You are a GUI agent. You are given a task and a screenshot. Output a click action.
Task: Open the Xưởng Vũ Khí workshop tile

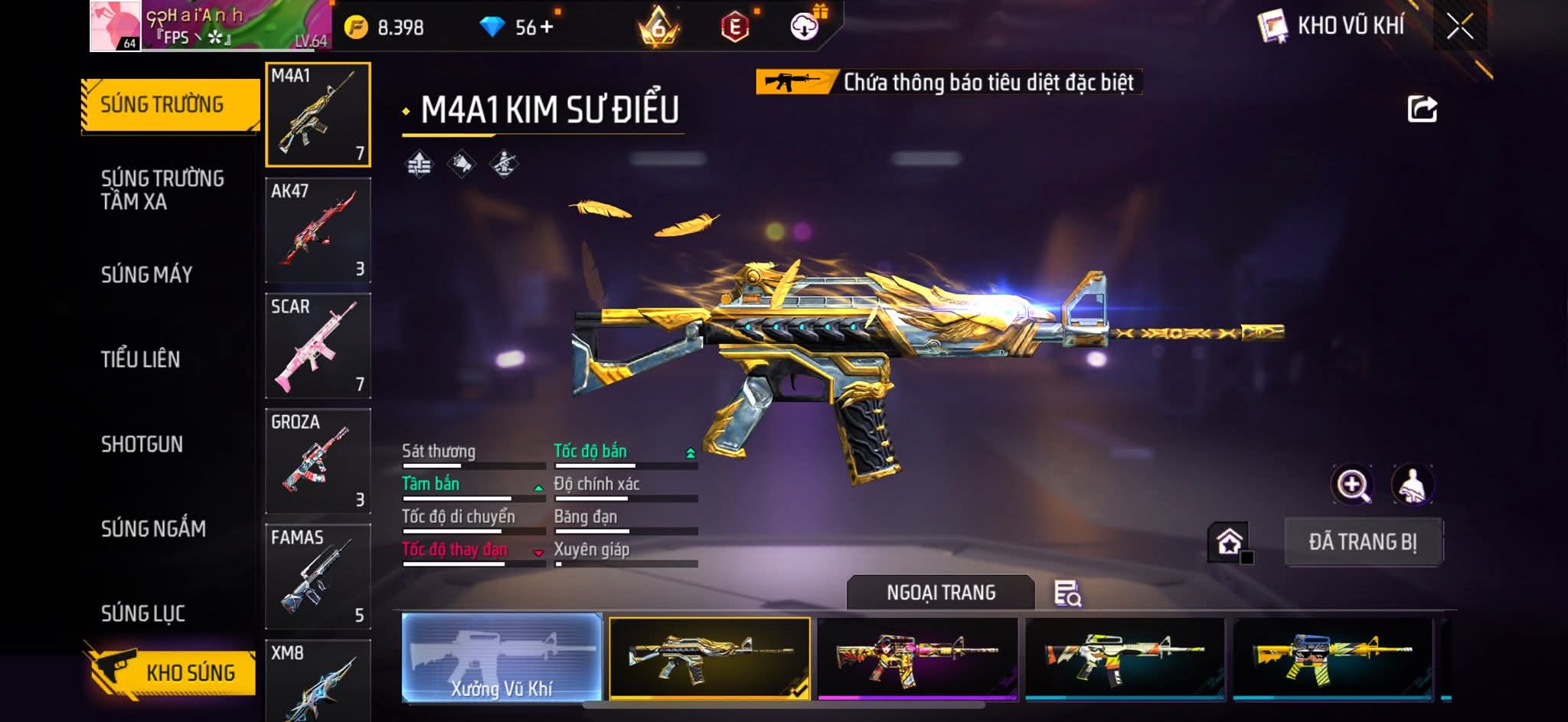501,658
